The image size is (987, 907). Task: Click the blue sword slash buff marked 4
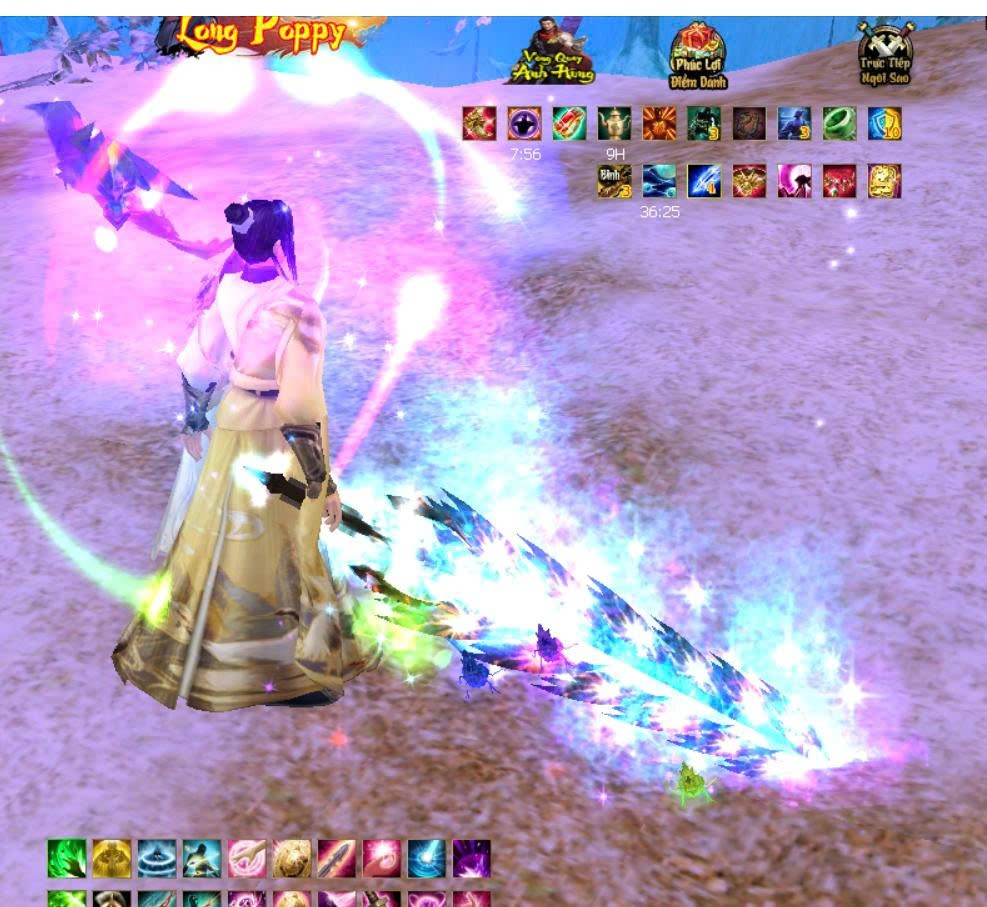click(x=704, y=181)
